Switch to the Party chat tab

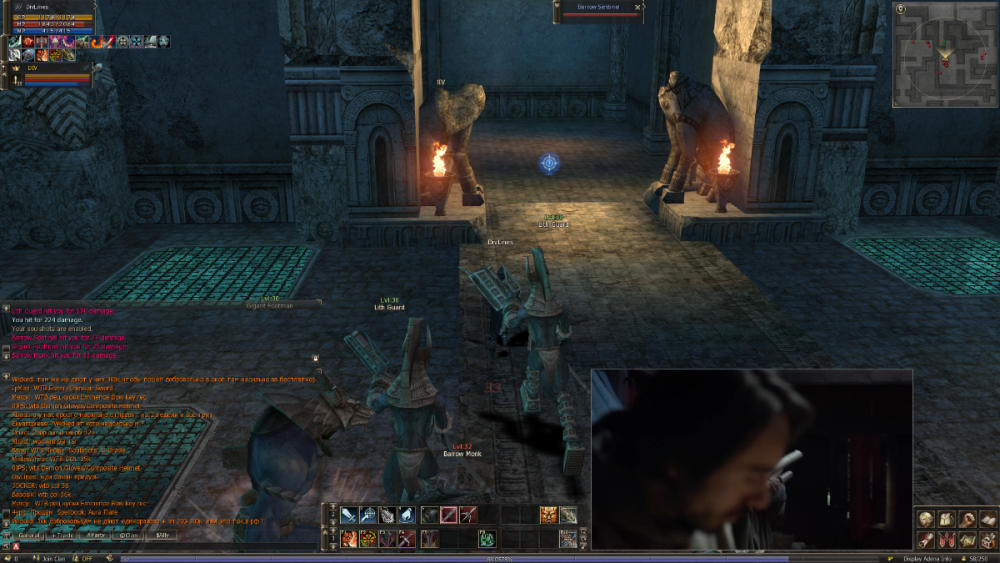(96, 536)
